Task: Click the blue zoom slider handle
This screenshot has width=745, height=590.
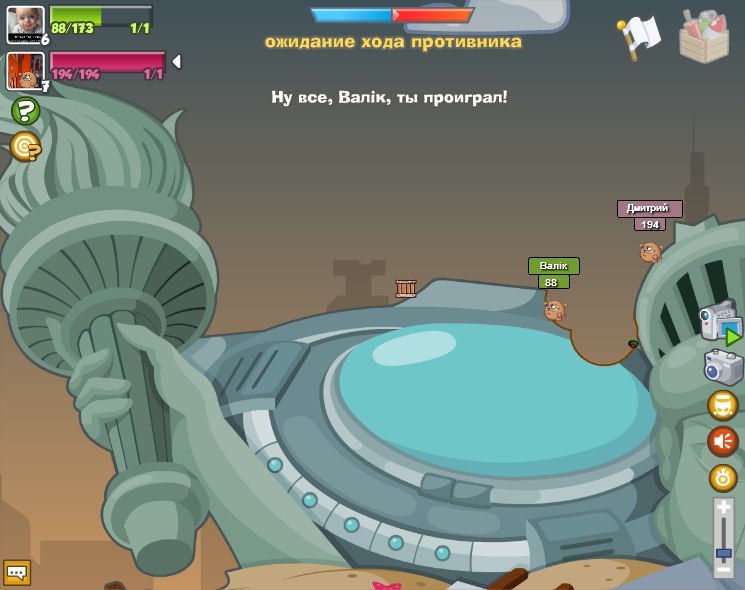Action: (724, 552)
